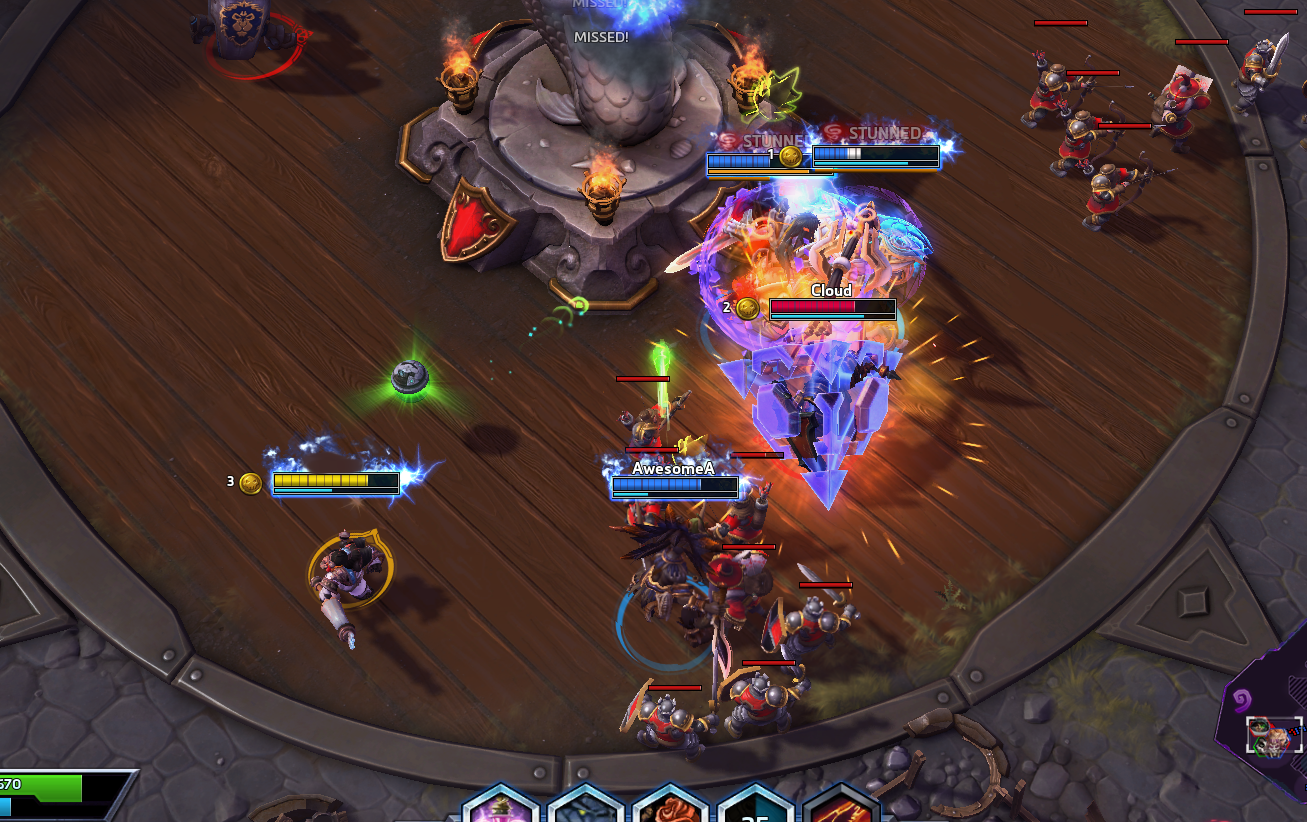
Task: Cast the red rose ability
Action: (x=671, y=808)
